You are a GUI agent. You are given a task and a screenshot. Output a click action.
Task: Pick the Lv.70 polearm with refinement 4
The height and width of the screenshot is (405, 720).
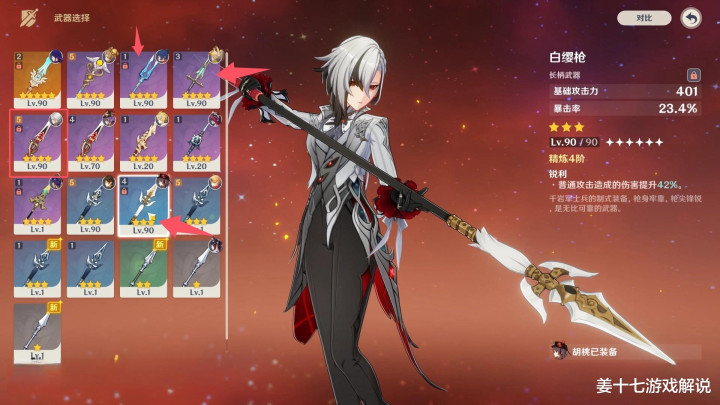(x=89, y=141)
